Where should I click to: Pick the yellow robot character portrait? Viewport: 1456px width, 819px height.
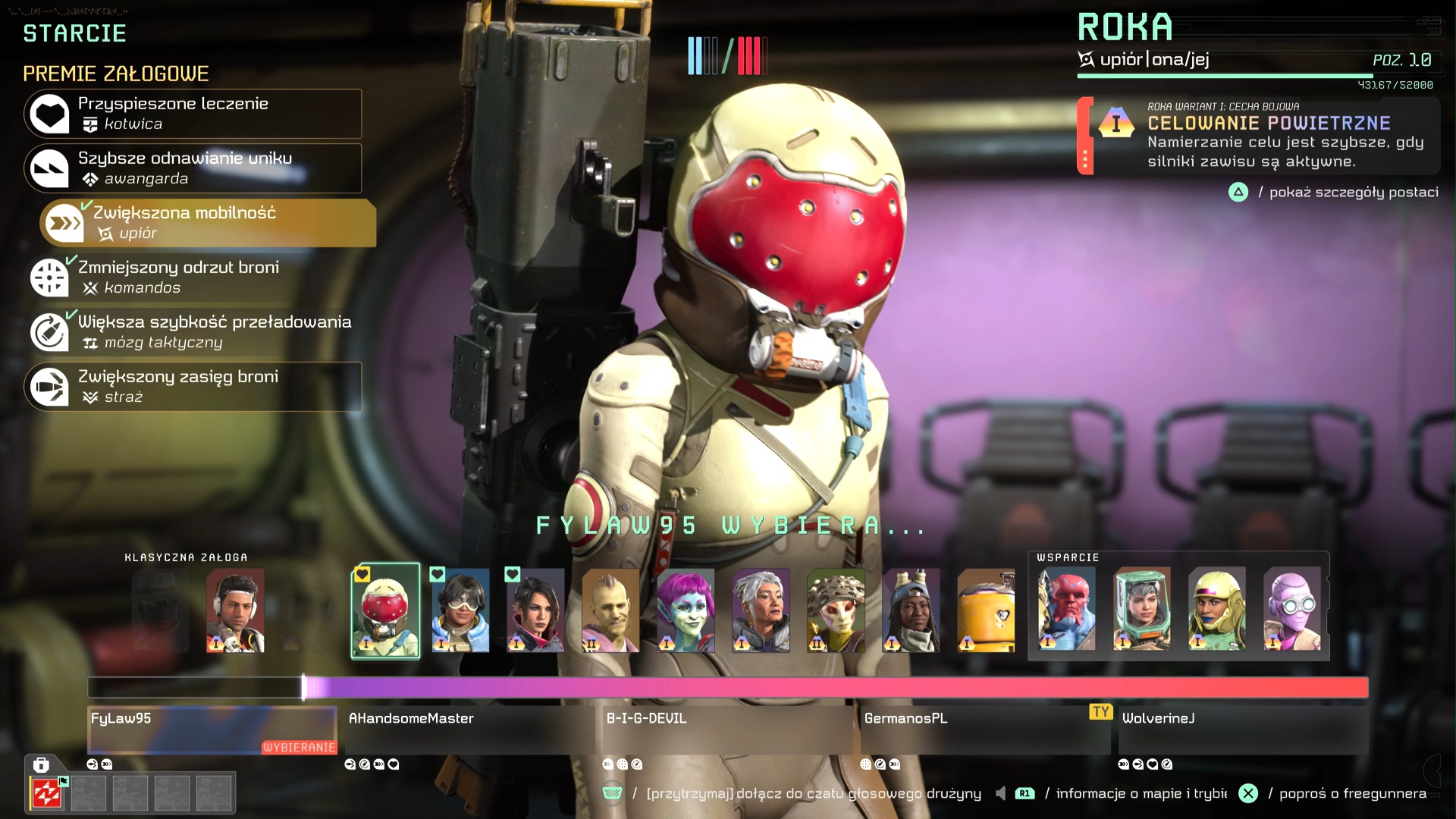coord(986,610)
